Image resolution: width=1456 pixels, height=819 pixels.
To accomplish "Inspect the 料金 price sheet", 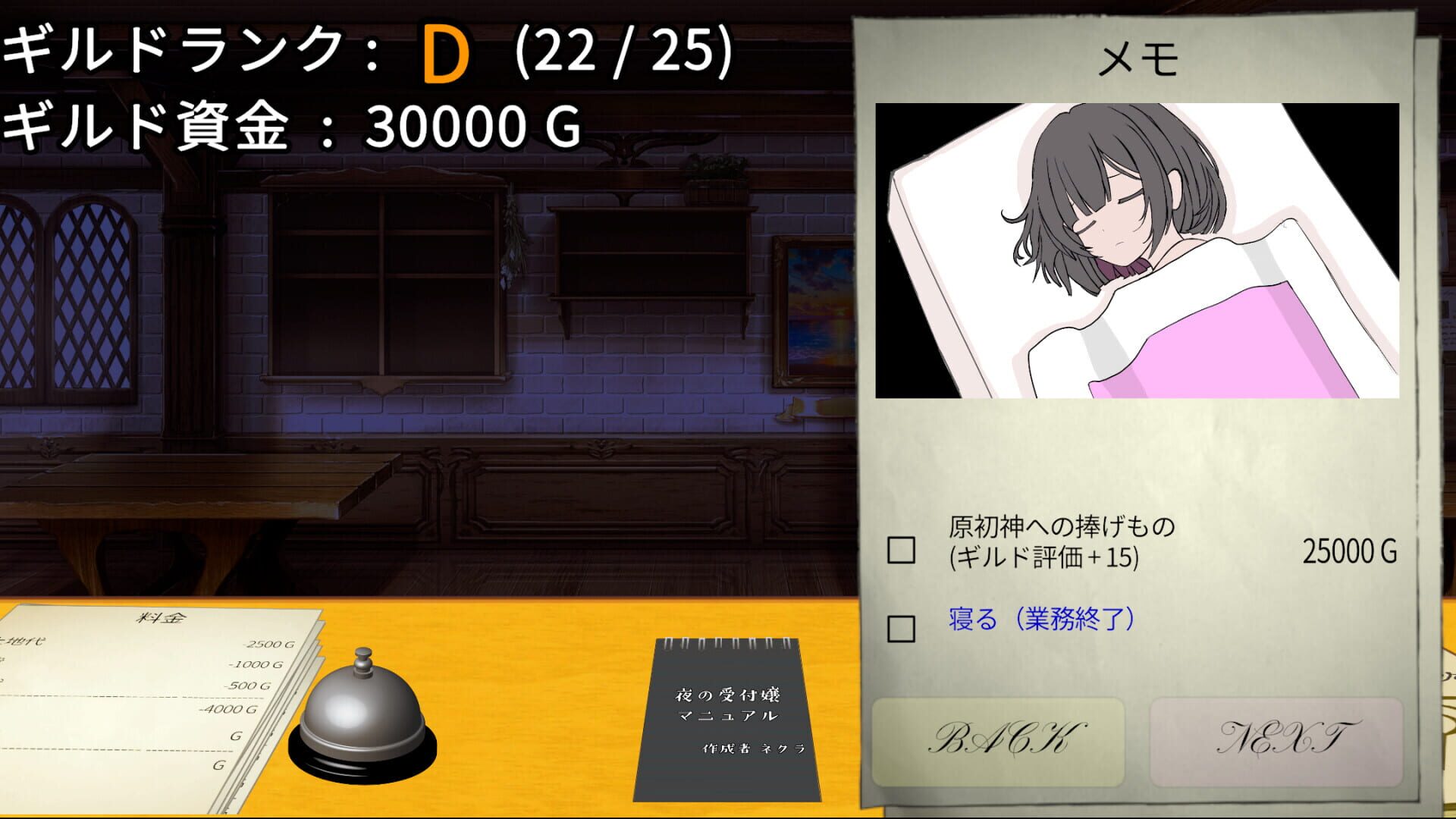I will pos(152,682).
